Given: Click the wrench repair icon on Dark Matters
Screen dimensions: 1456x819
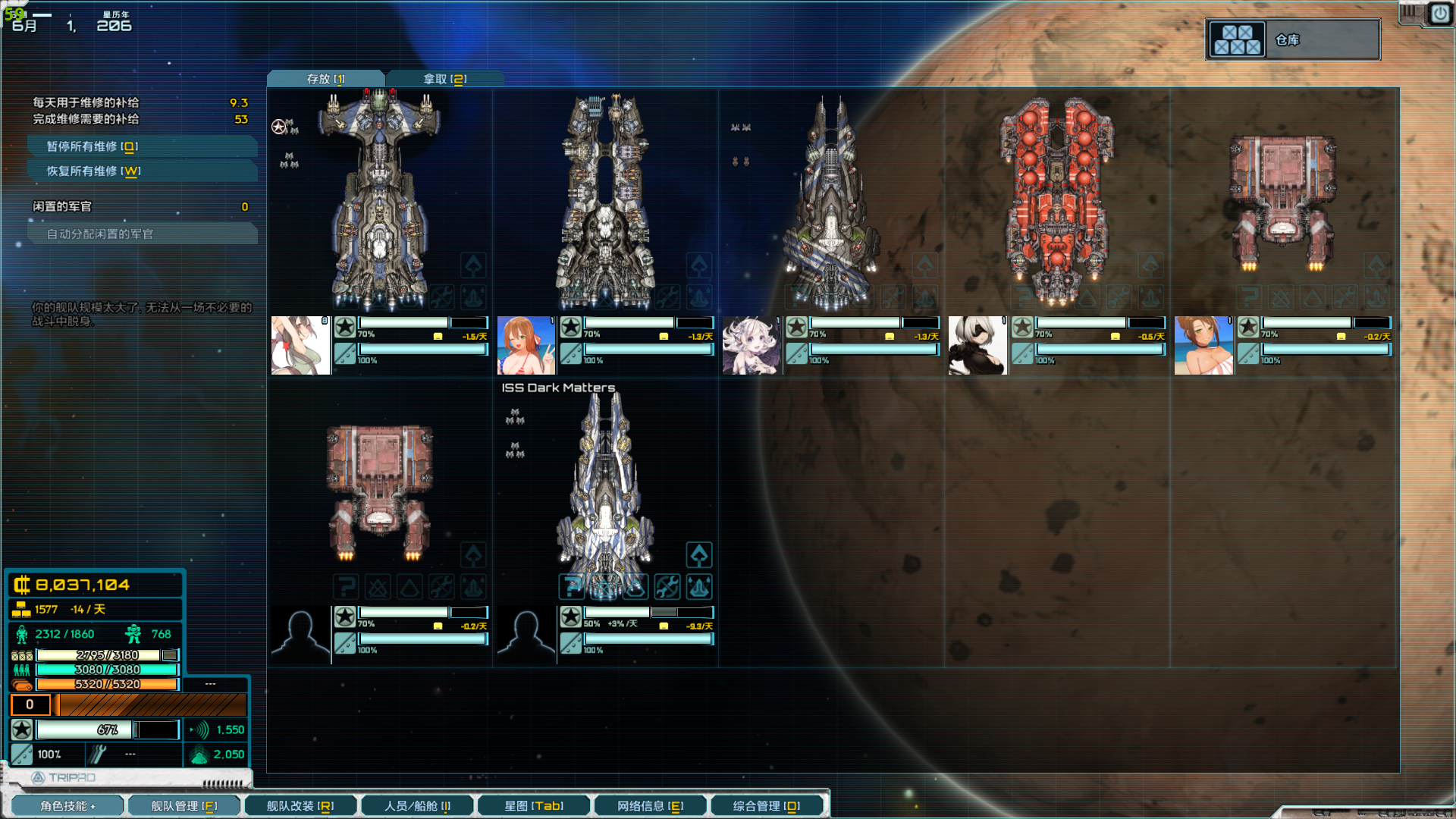Looking at the screenshot, I should pos(667,586).
